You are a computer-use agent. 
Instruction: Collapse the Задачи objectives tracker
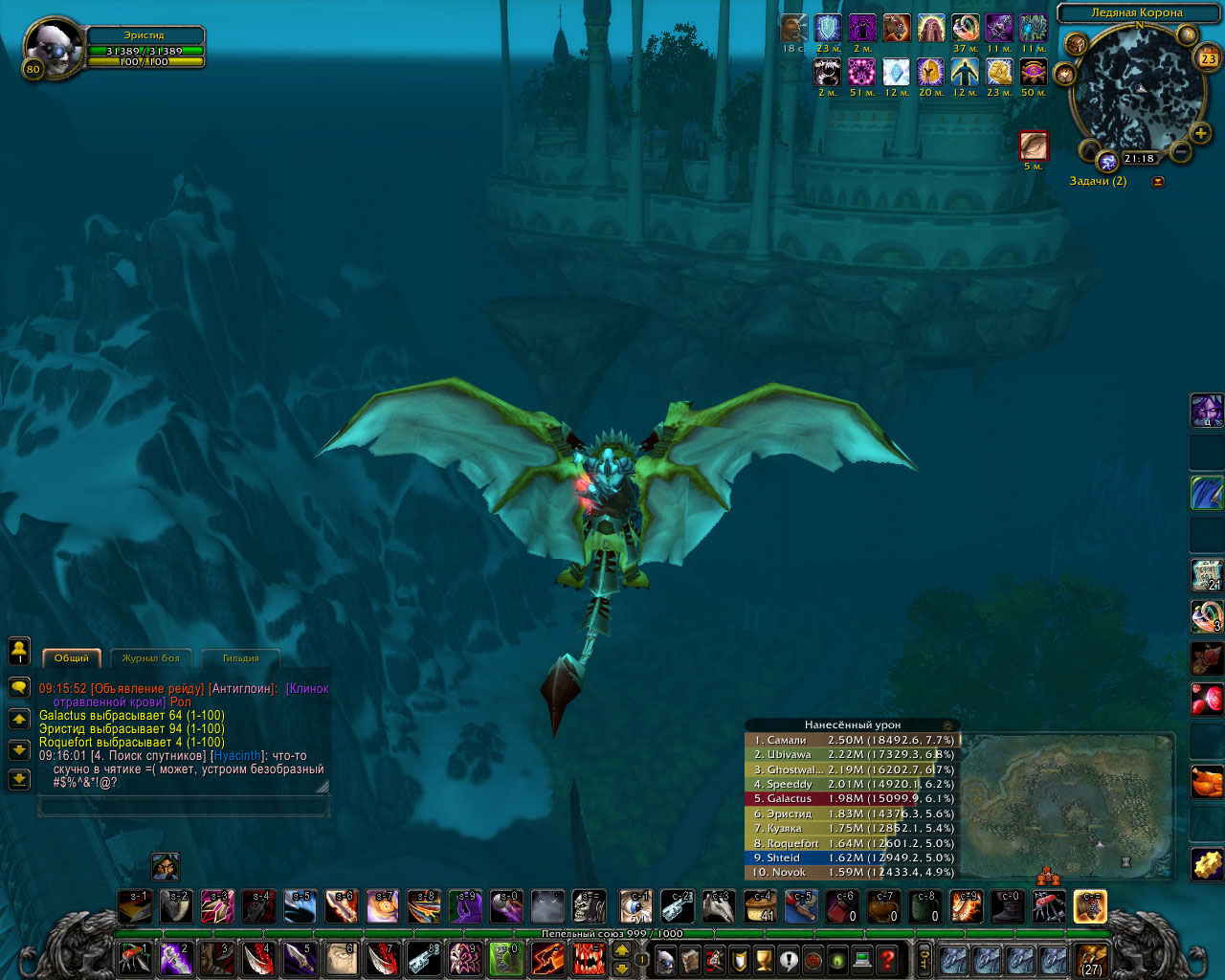[x=1158, y=182]
